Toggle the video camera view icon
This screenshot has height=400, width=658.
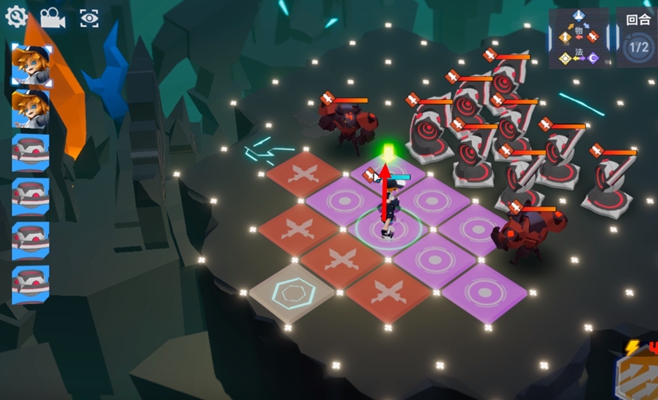pyautogui.click(x=52, y=18)
